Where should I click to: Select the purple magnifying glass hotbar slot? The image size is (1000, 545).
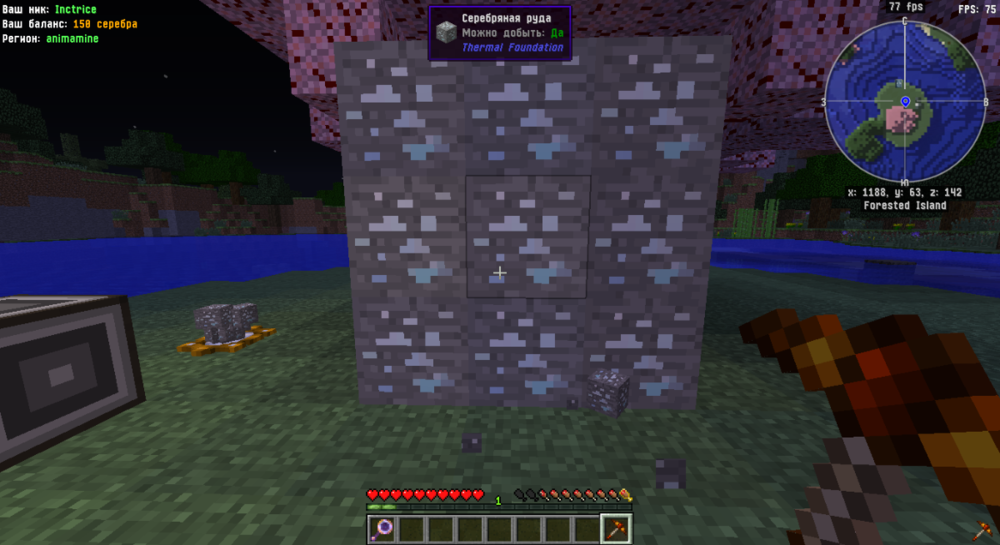pyautogui.click(x=383, y=528)
